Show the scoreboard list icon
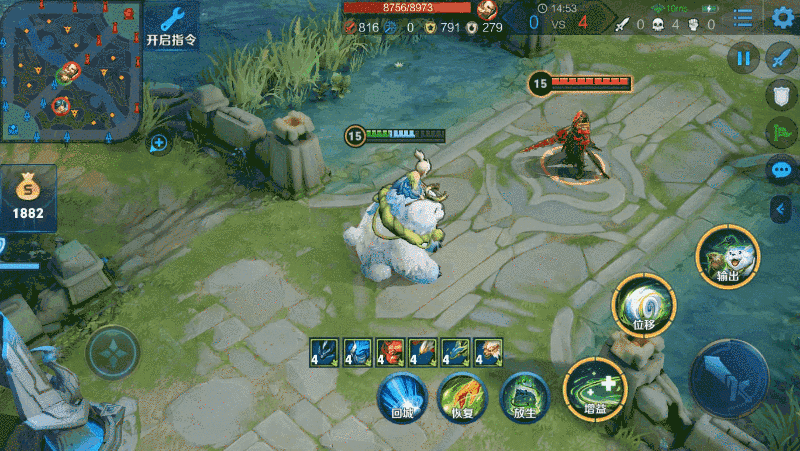 tap(743, 18)
